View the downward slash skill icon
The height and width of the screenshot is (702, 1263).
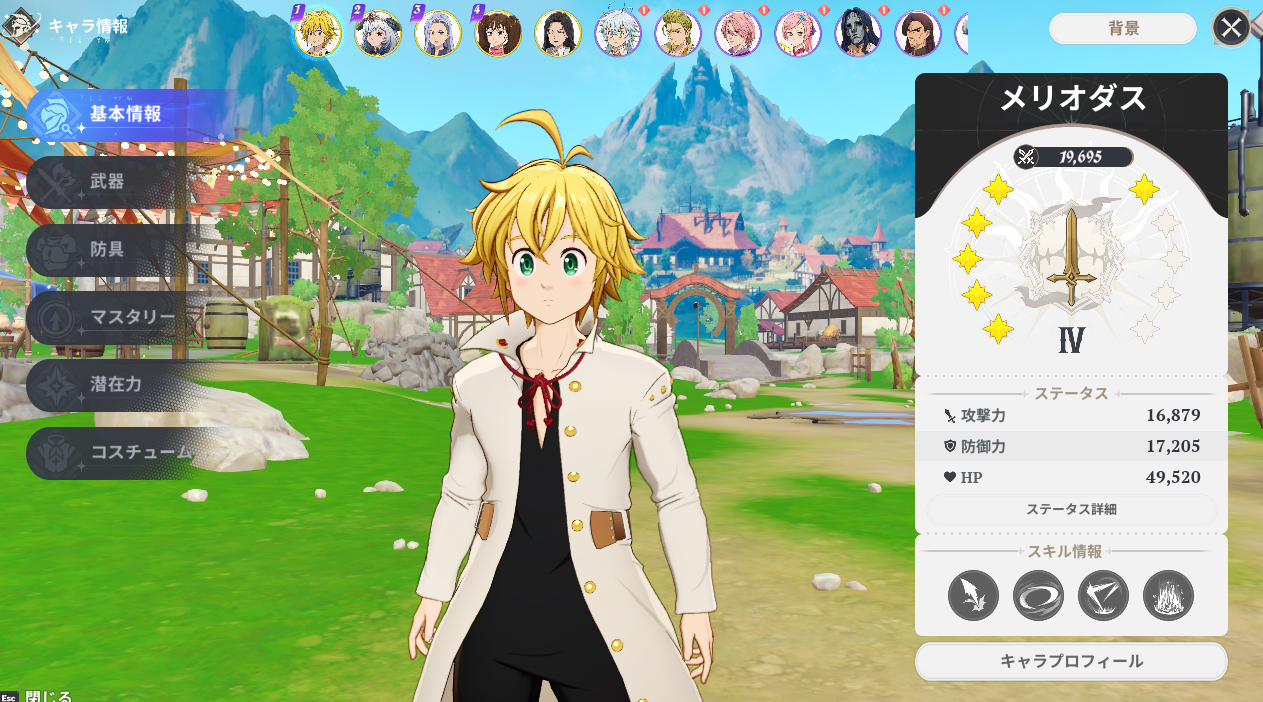tap(973, 596)
